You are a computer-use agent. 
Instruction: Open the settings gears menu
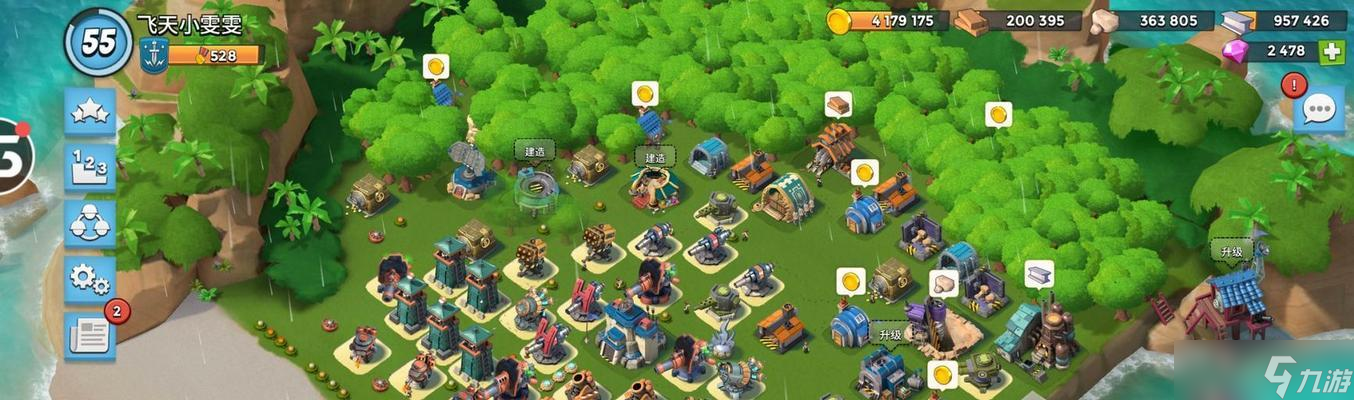(x=90, y=279)
